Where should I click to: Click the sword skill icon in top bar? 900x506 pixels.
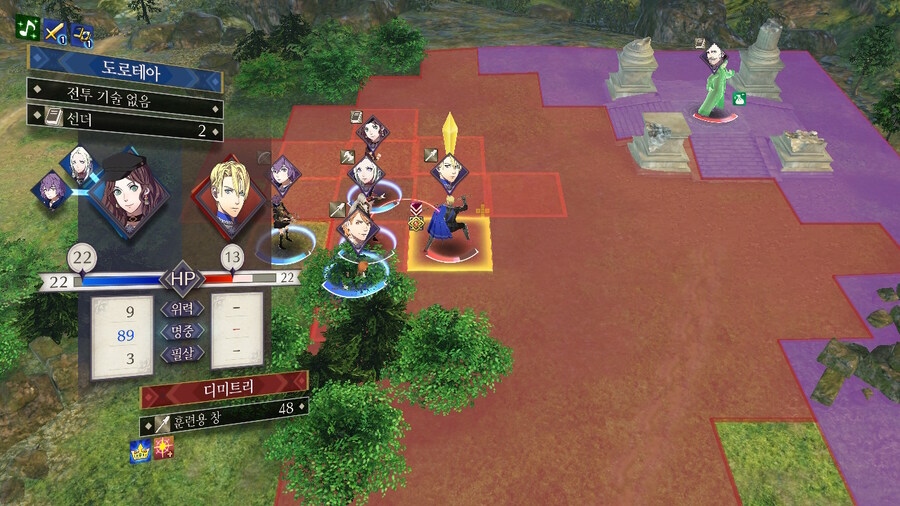point(55,34)
